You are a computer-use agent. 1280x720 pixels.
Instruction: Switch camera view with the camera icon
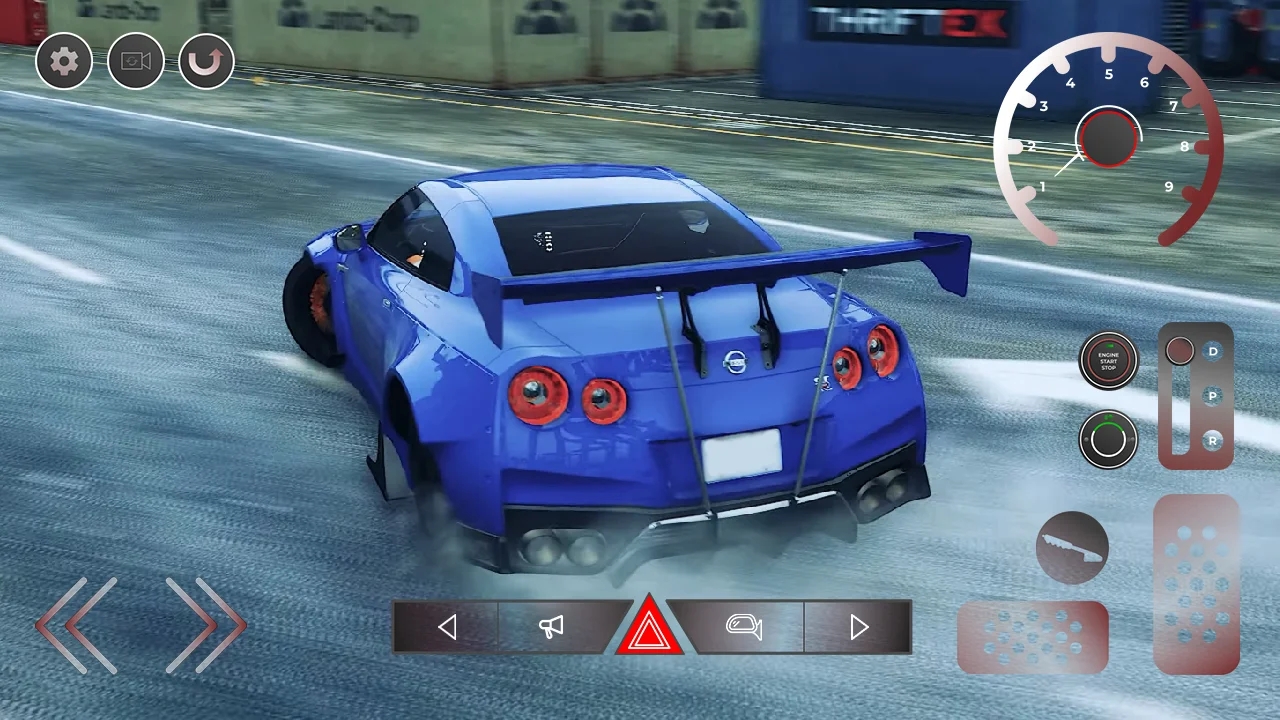[136, 61]
